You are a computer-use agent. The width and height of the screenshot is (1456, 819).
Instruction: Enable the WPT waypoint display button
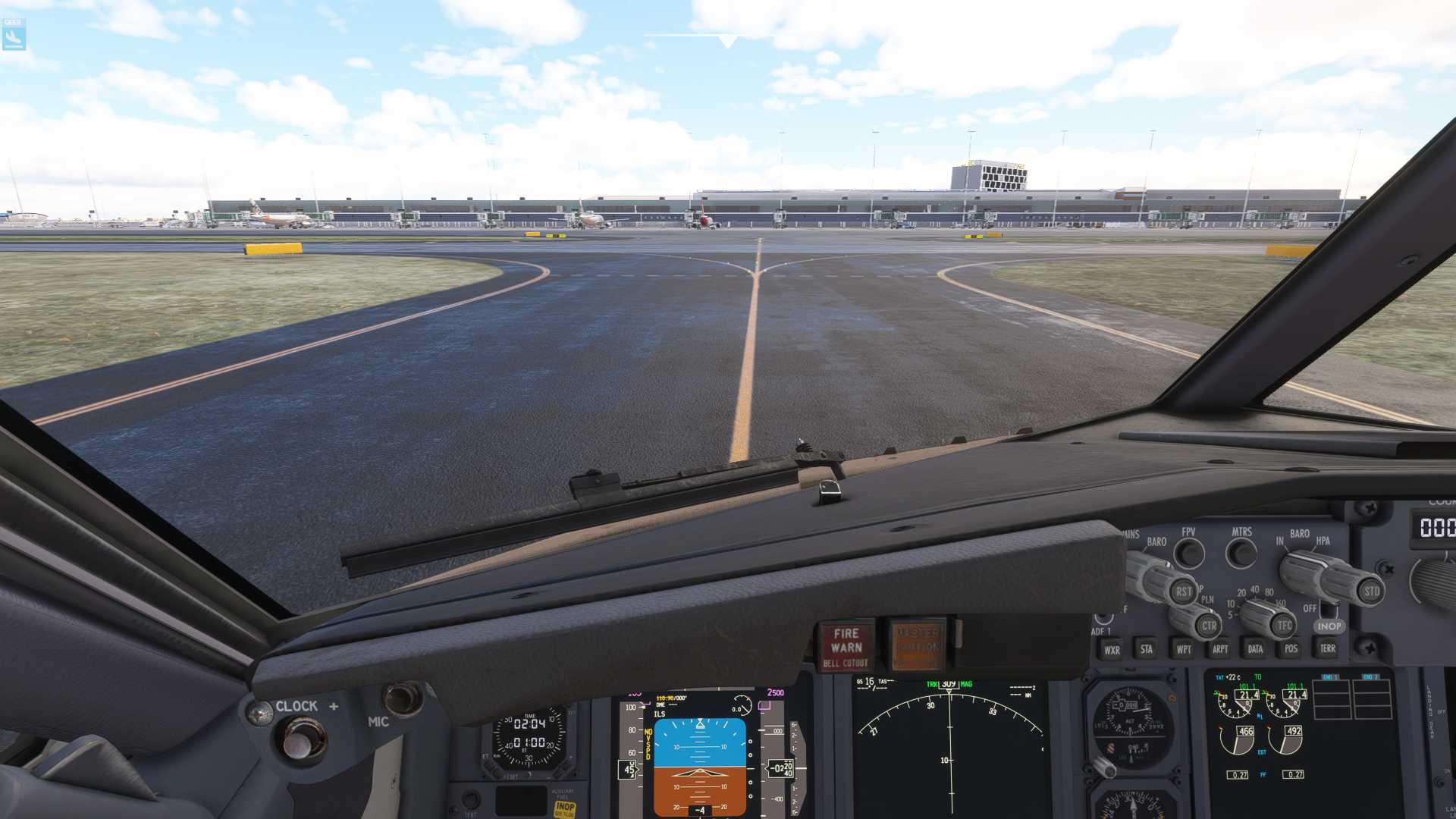[1183, 649]
